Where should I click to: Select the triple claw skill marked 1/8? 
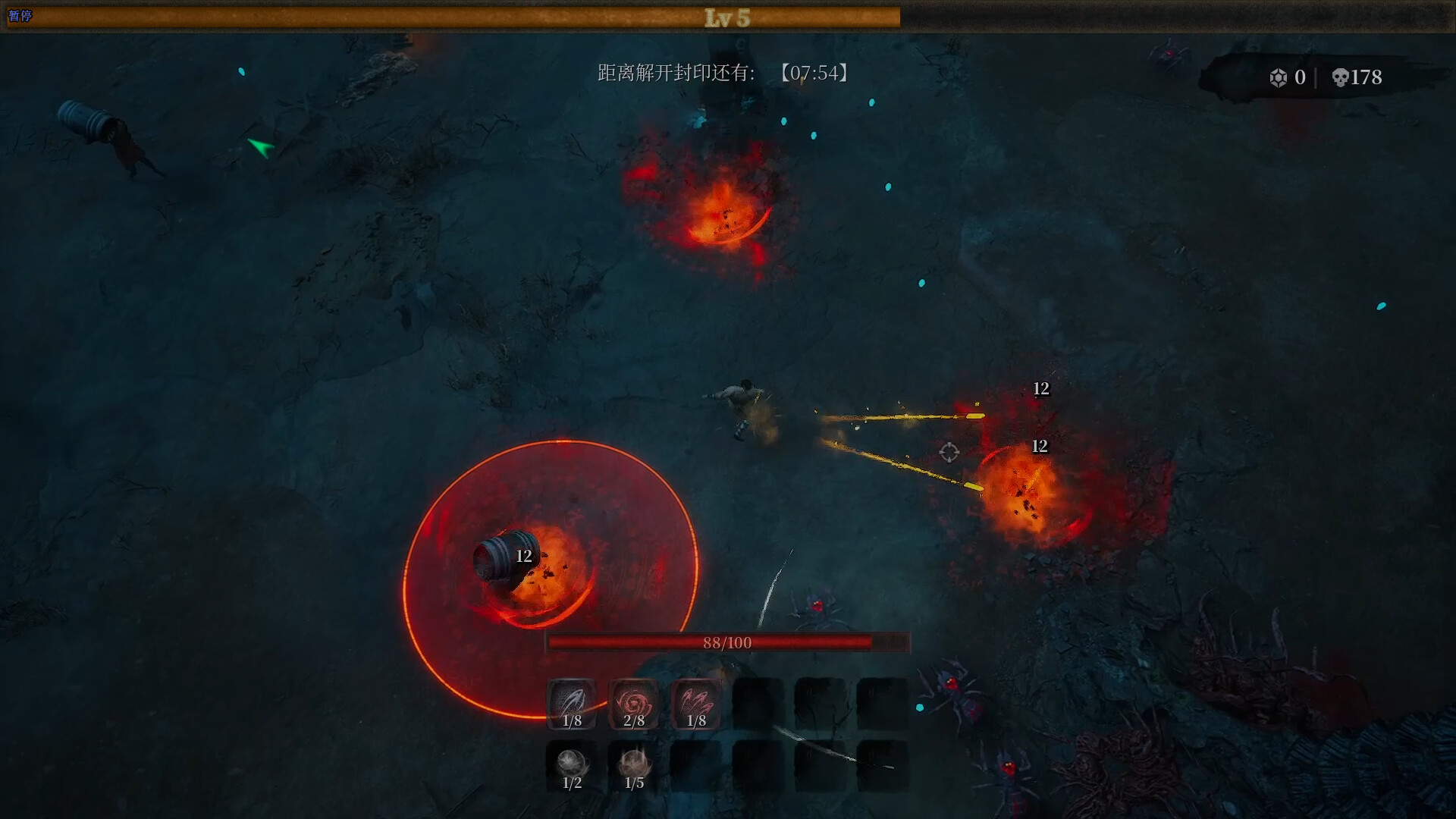pyautogui.click(x=696, y=704)
